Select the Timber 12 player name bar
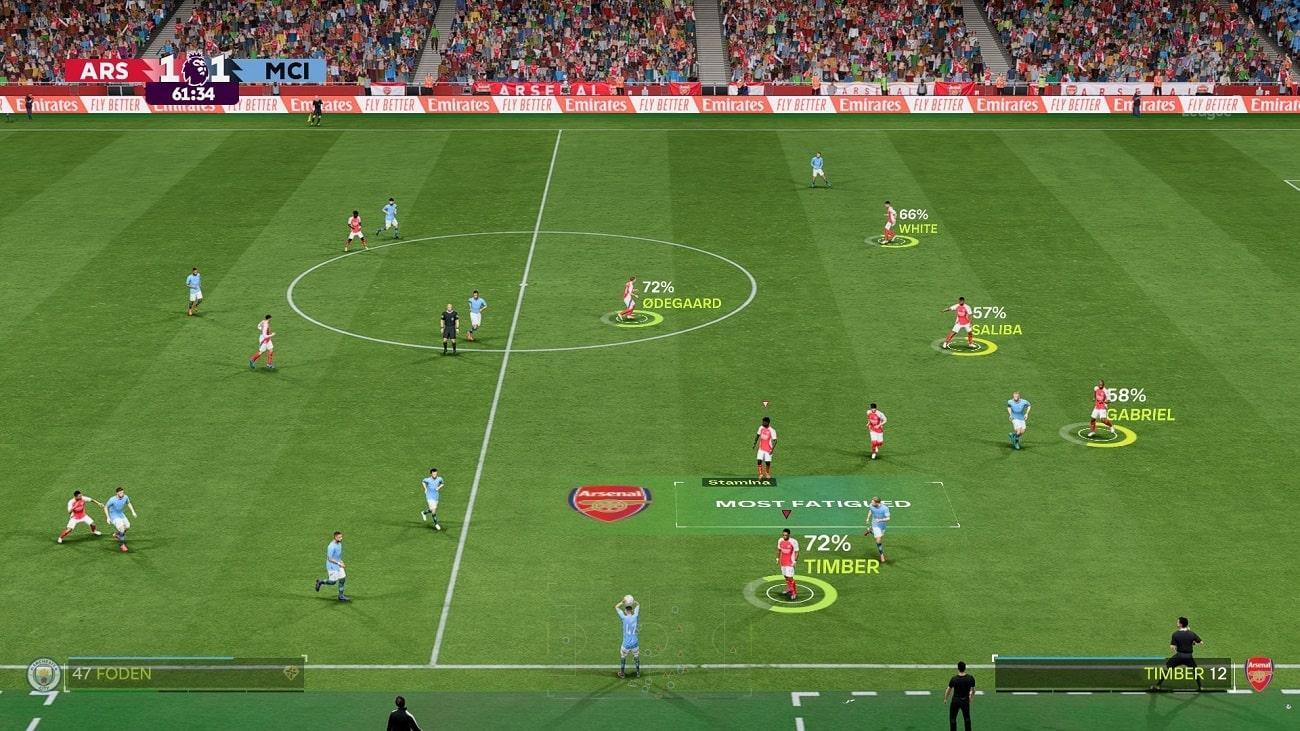The height and width of the screenshot is (731, 1300). (x=1113, y=674)
